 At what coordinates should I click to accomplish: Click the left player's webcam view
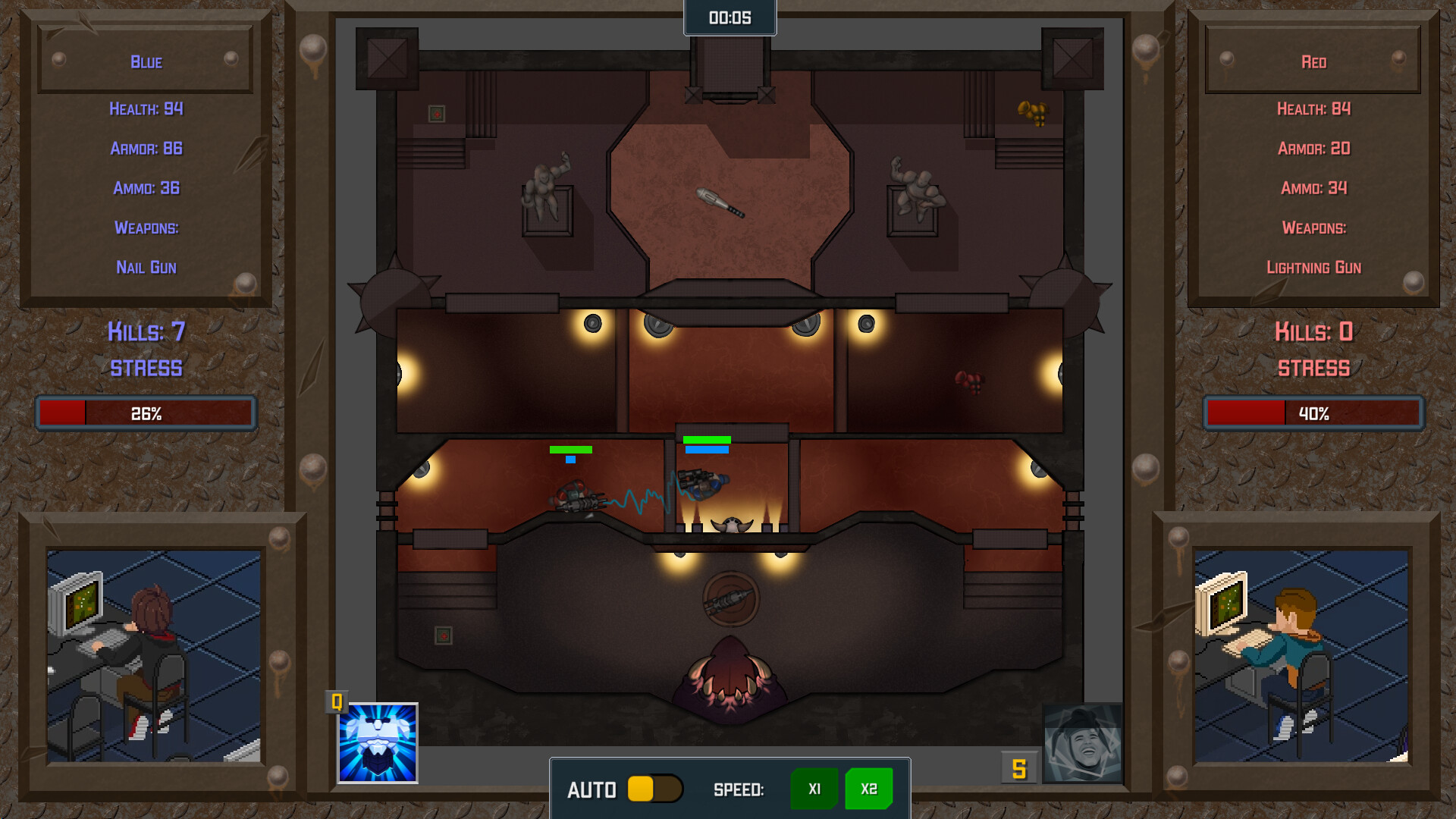(x=154, y=658)
